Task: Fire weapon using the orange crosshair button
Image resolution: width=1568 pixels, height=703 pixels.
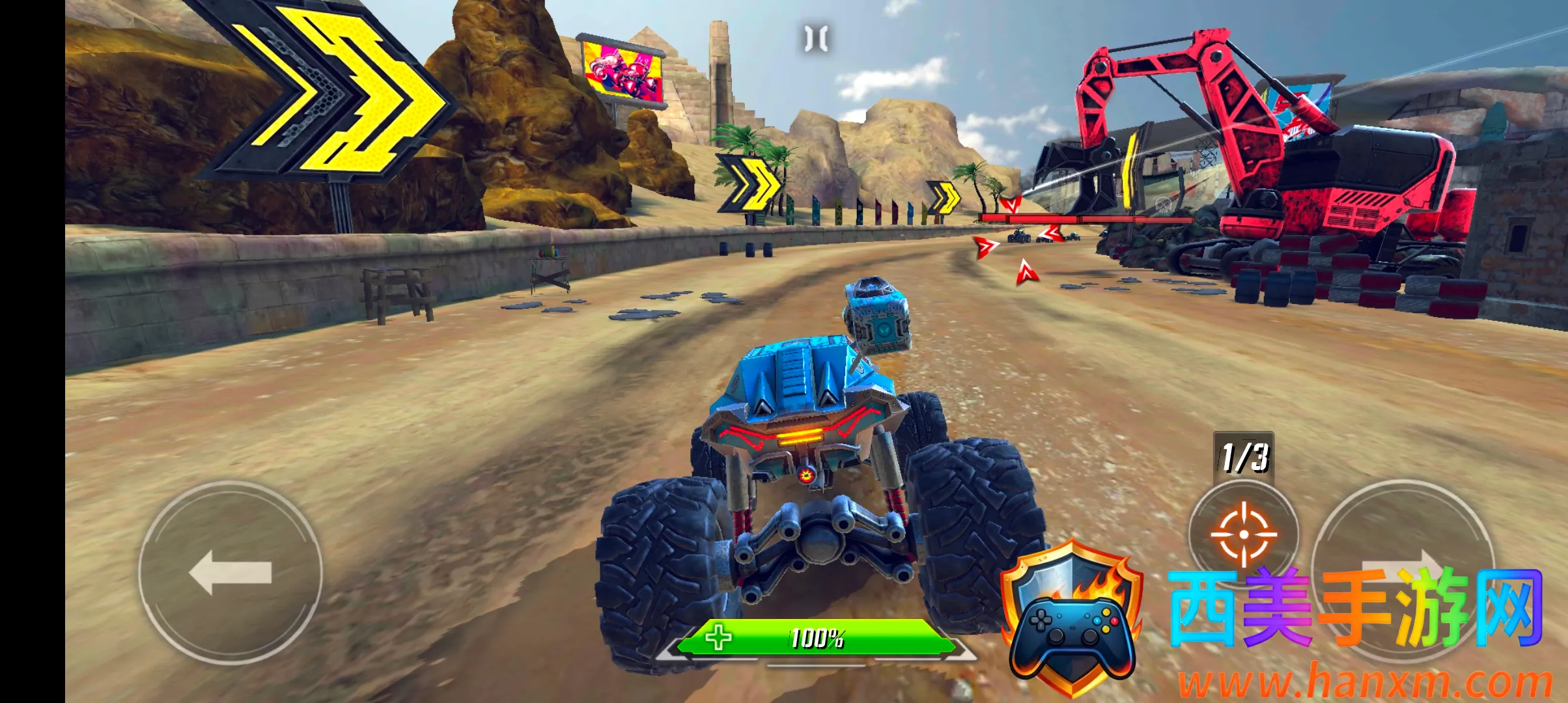Action: pyautogui.click(x=1243, y=534)
